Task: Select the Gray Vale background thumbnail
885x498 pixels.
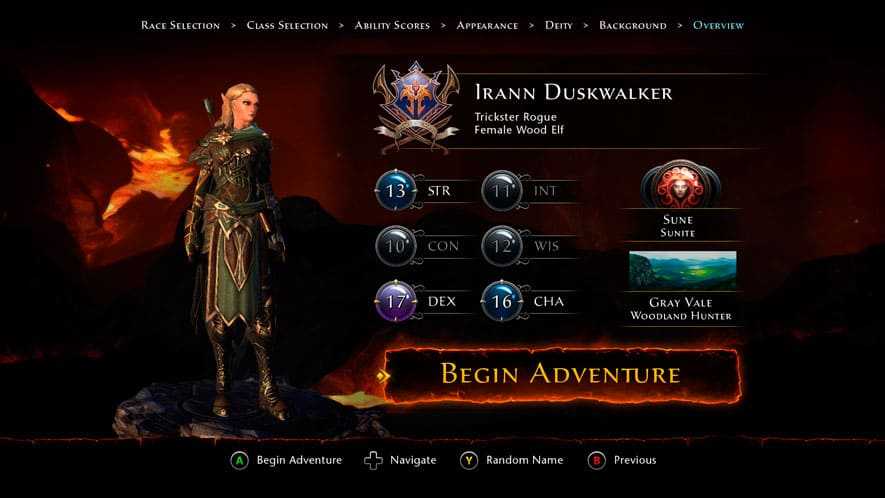Action: point(682,270)
